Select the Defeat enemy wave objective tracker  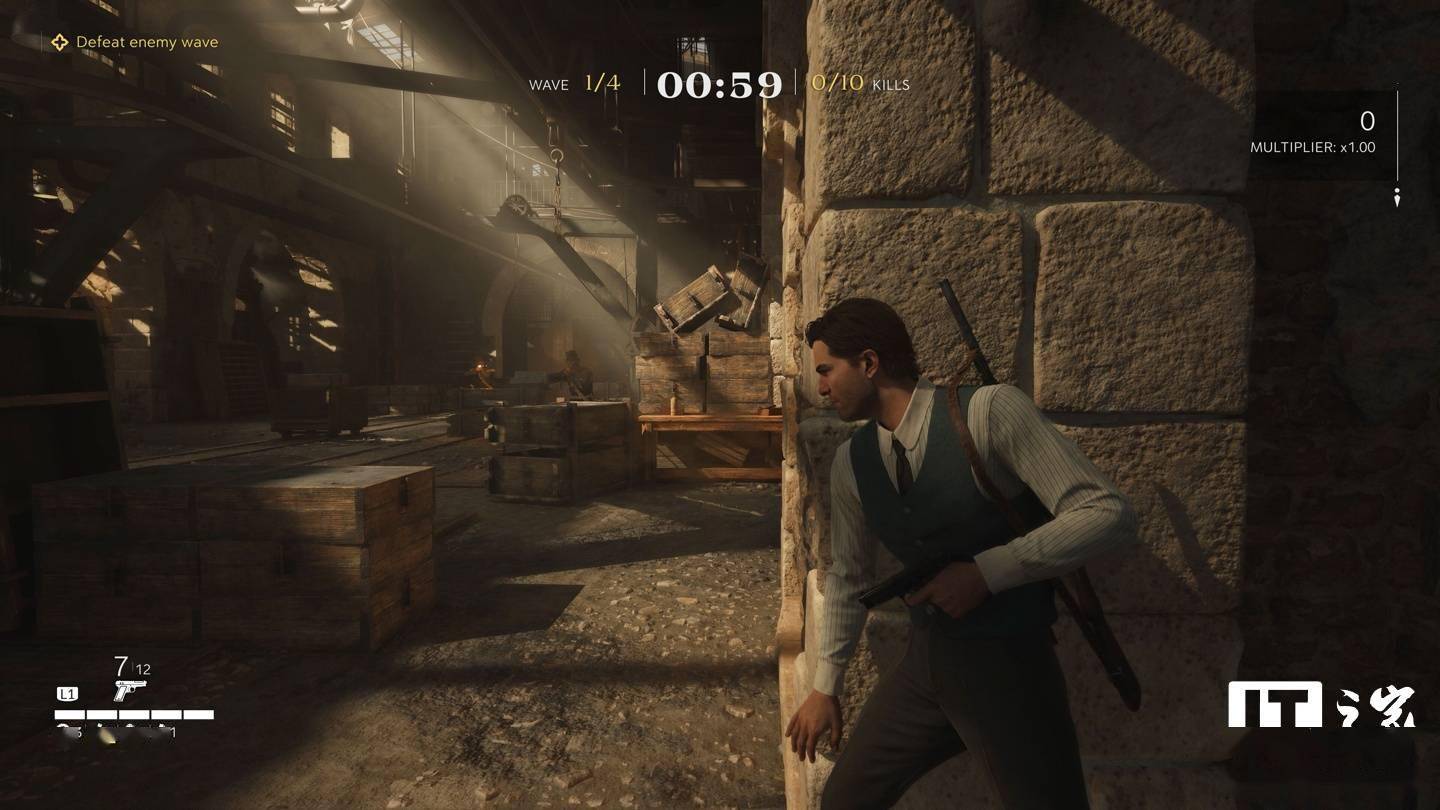pos(135,42)
